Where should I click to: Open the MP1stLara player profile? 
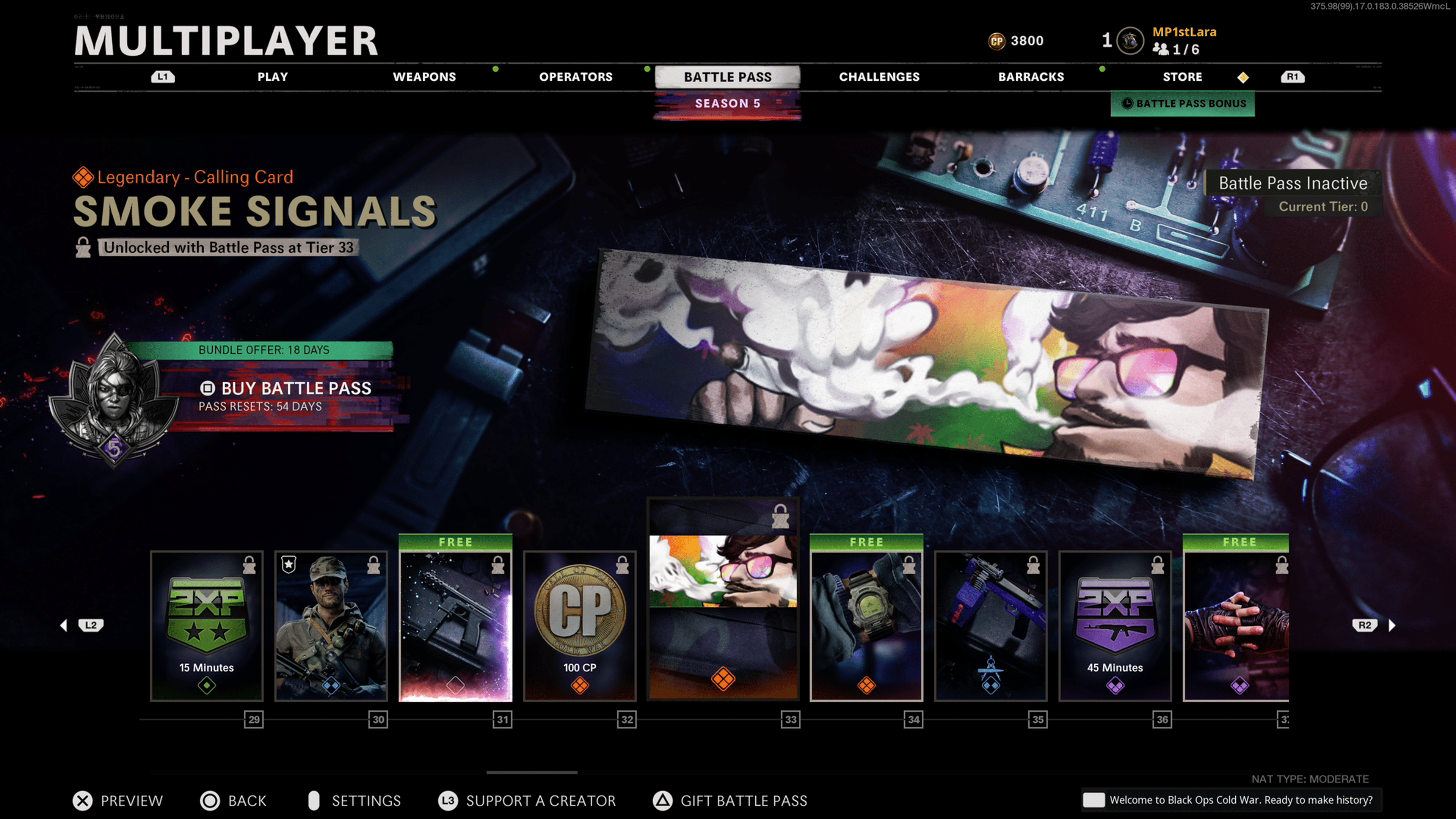[1183, 33]
